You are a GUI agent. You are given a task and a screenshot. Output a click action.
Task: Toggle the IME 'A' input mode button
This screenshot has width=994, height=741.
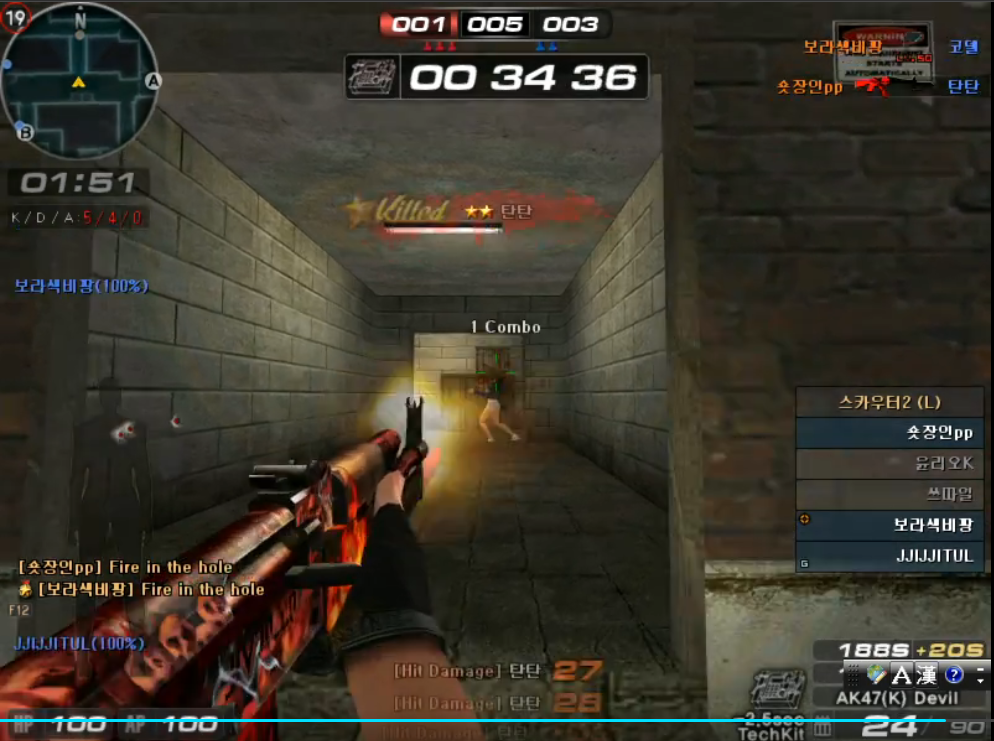click(x=901, y=675)
